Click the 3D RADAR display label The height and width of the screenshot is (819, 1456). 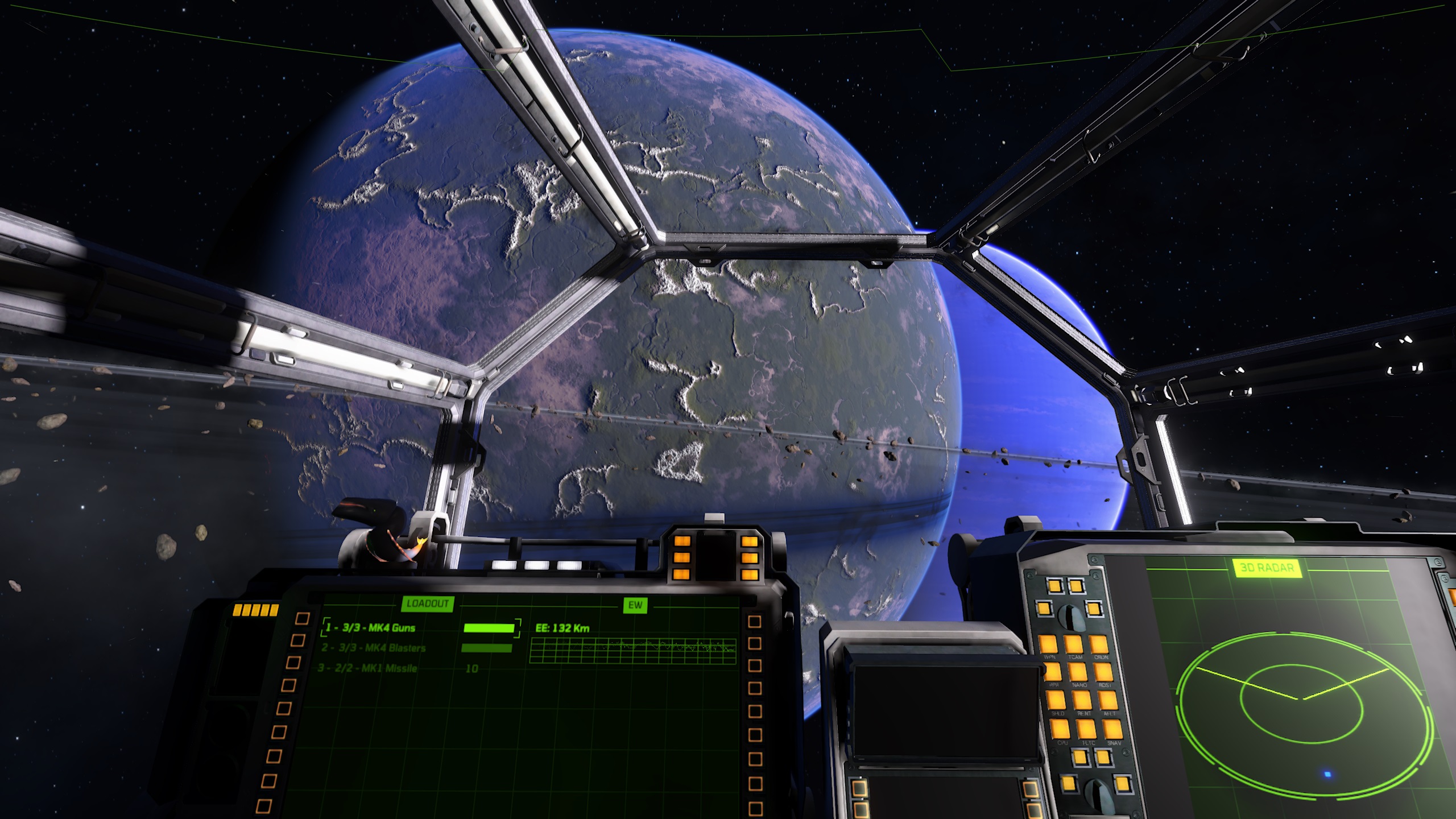click(x=1267, y=568)
